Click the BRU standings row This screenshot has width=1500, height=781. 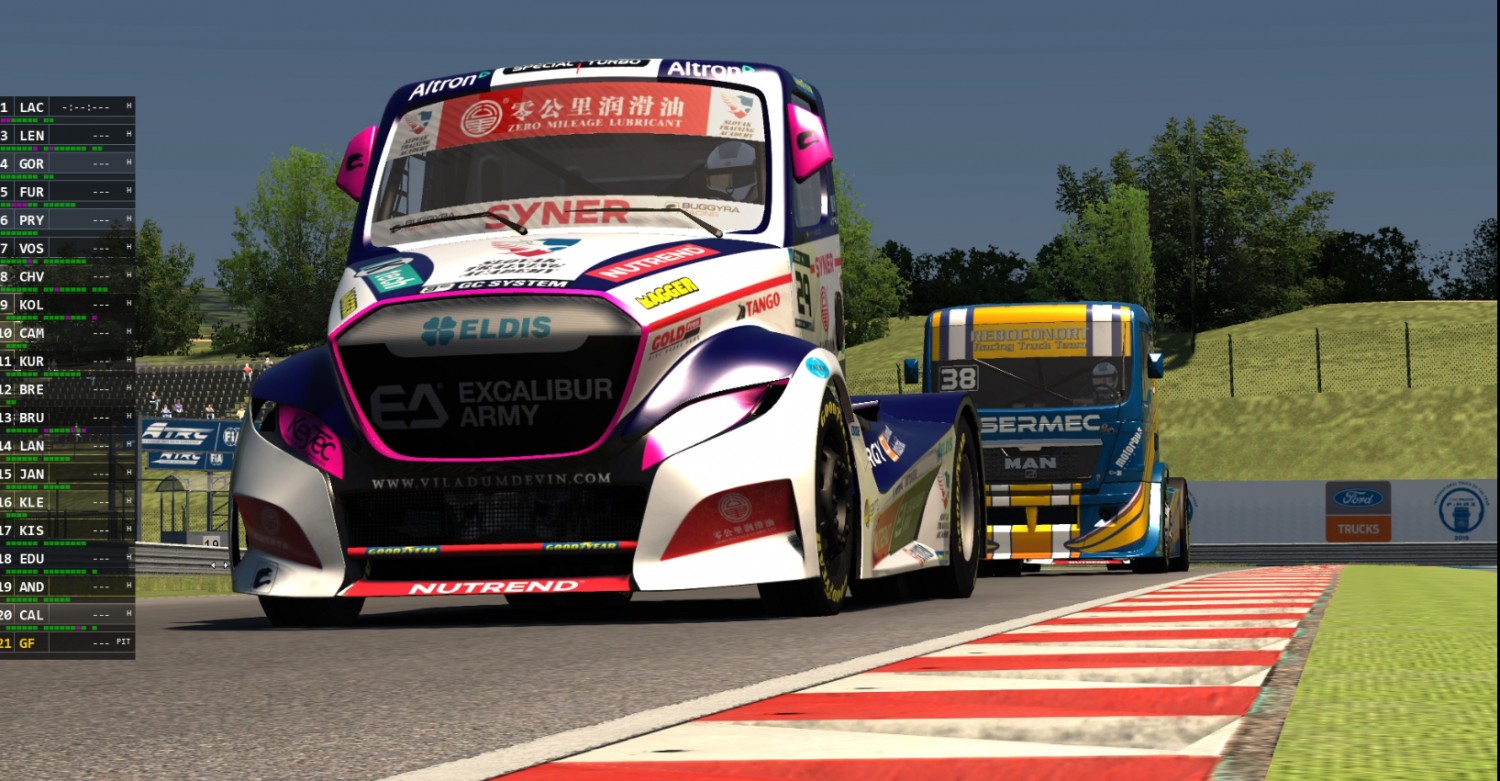point(66,417)
